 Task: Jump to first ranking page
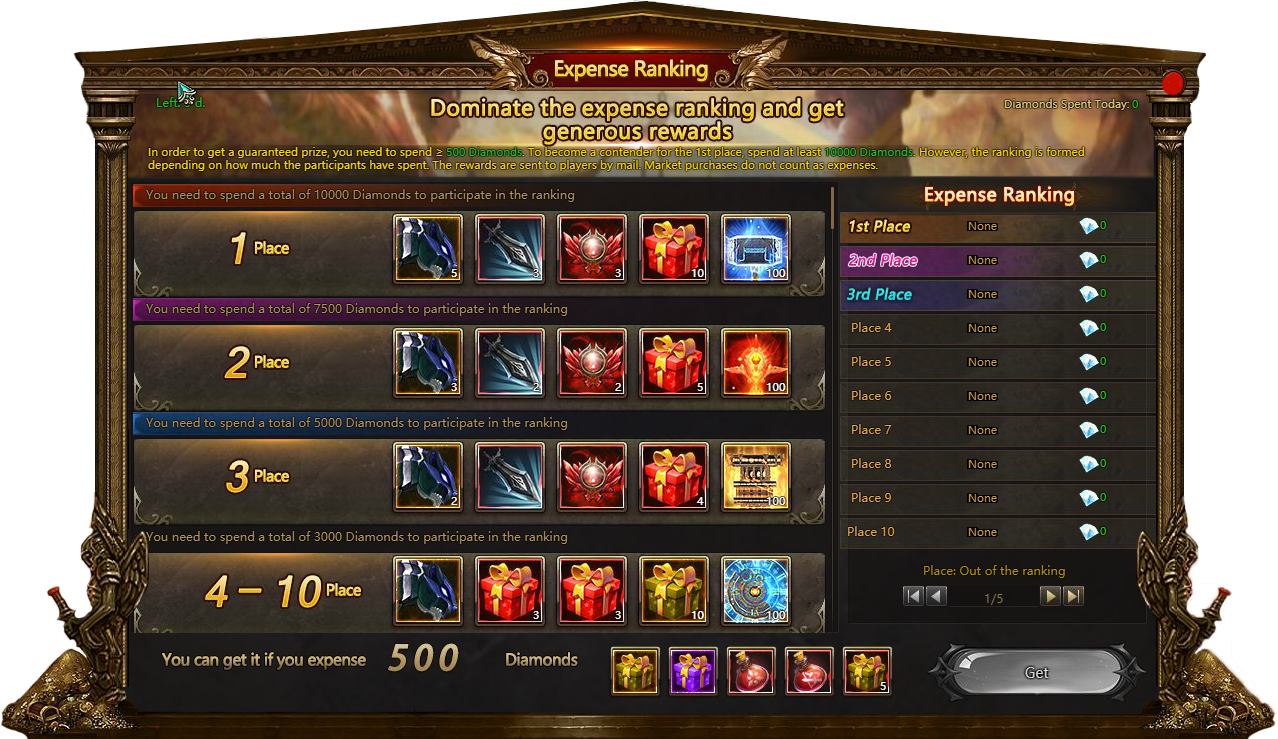913,597
